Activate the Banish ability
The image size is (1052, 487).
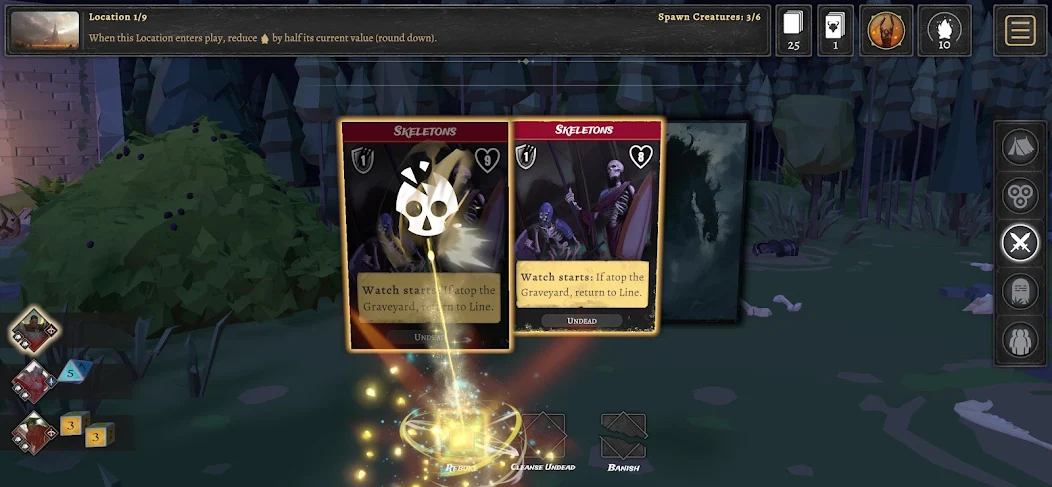623,440
